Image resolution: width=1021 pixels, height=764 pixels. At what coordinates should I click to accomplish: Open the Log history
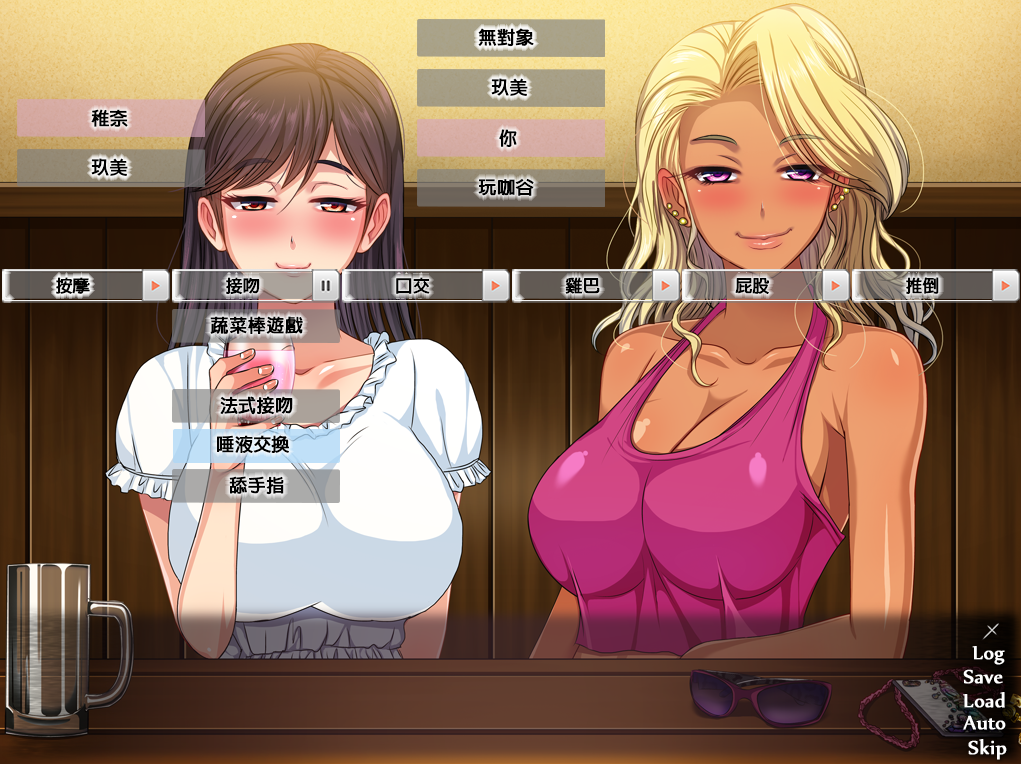(x=988, y=653)
